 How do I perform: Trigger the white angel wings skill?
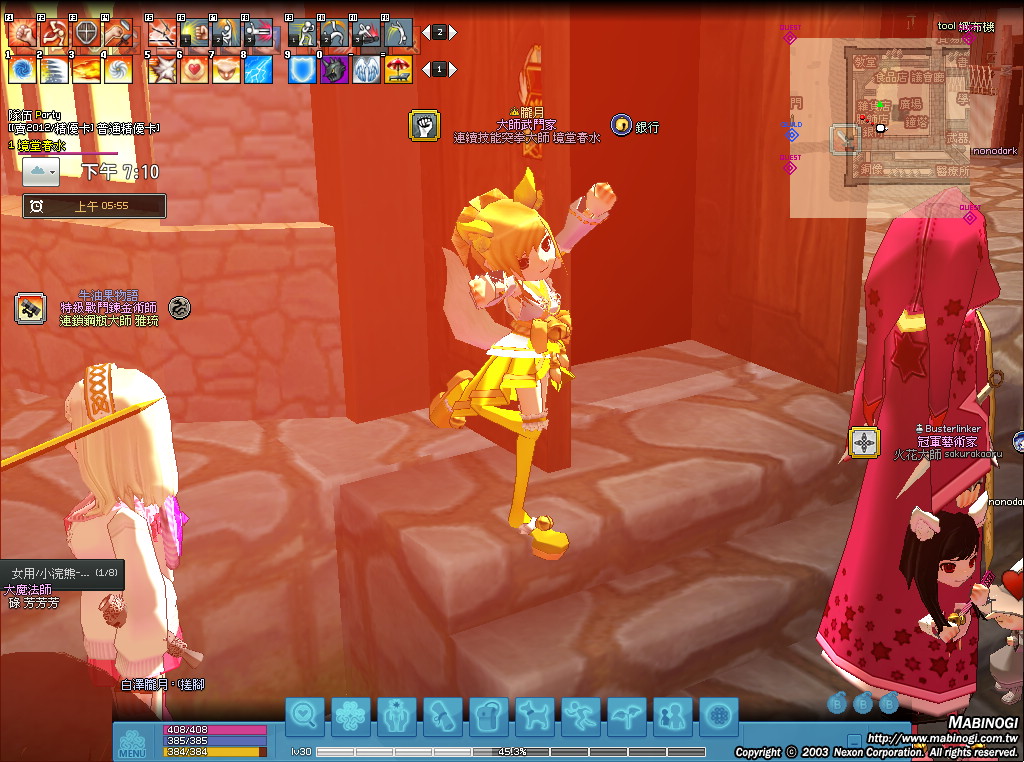pos(366,70)
